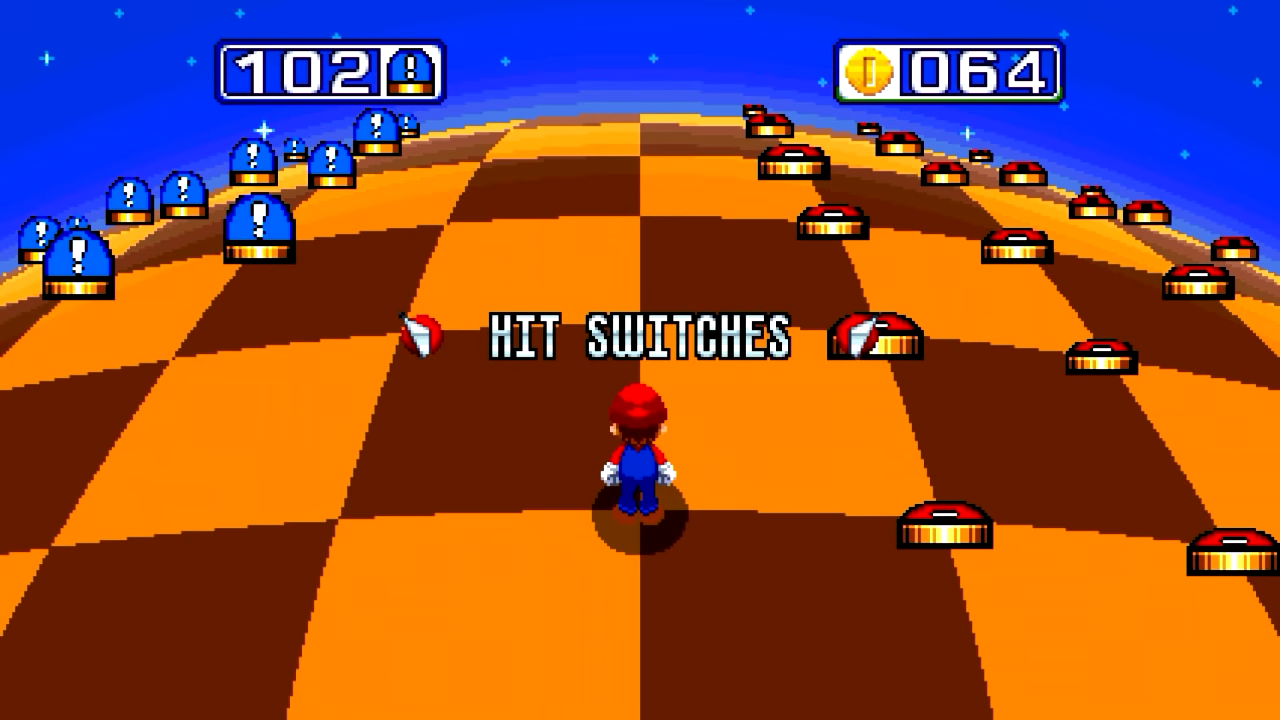This screenshot has height=720, width=1280.
Task: Select the gold coin icon in the coin counter
Action: 867,70
